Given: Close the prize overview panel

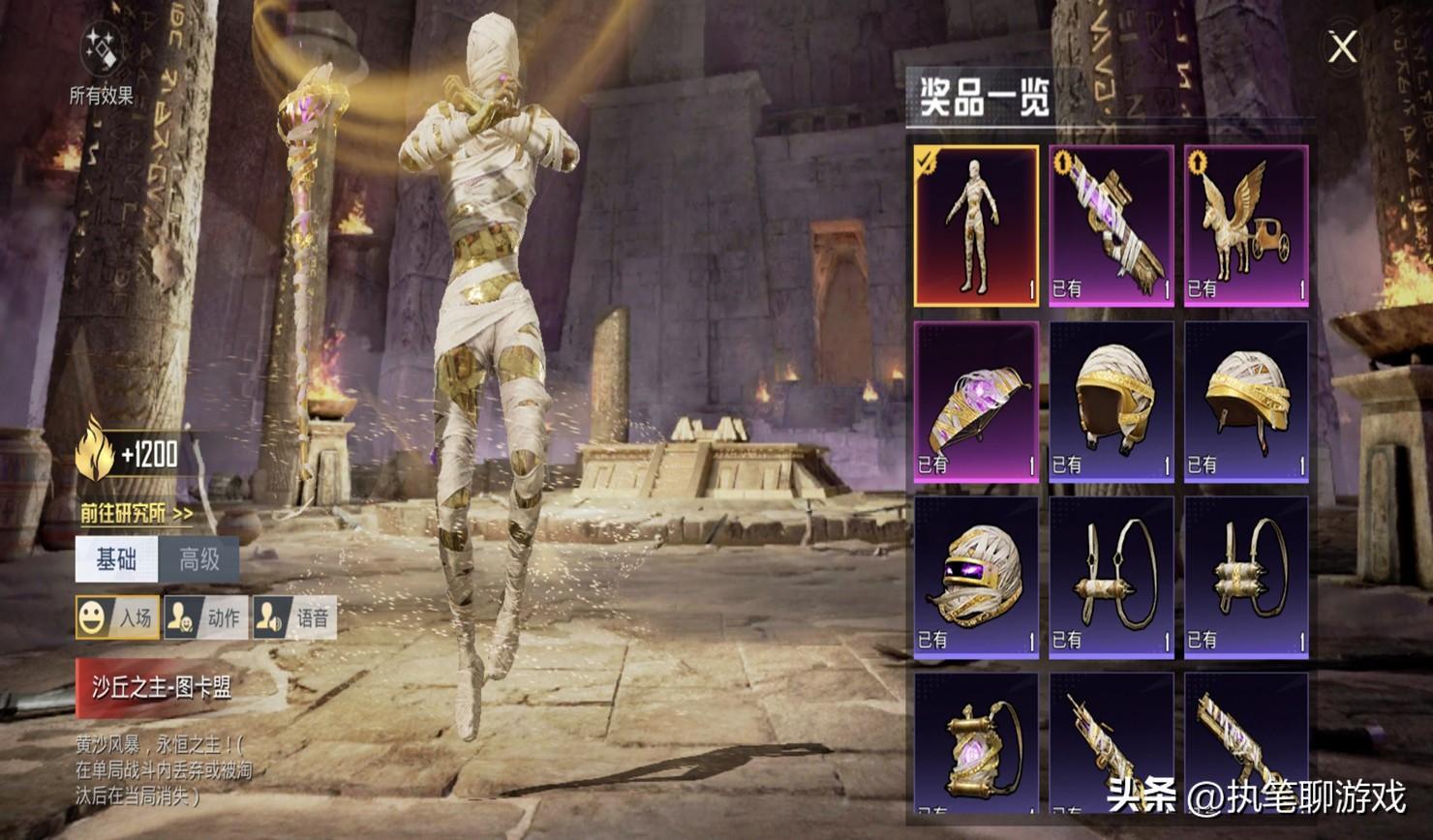Looking at the screenshot, I should [x=1342, y=46].
